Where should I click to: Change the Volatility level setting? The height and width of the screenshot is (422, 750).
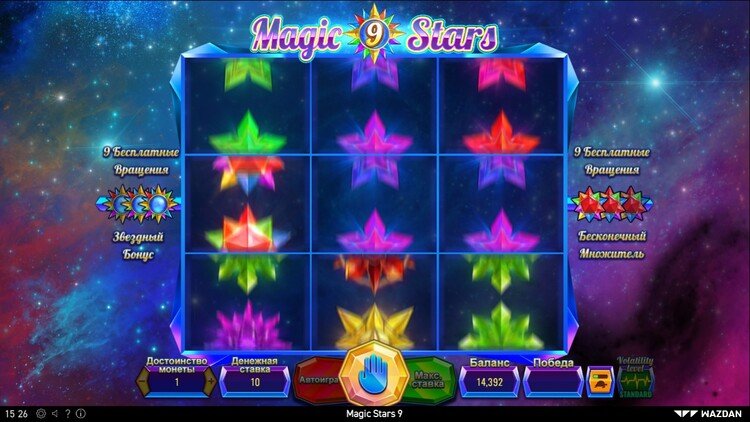click(x=635, y=380)
